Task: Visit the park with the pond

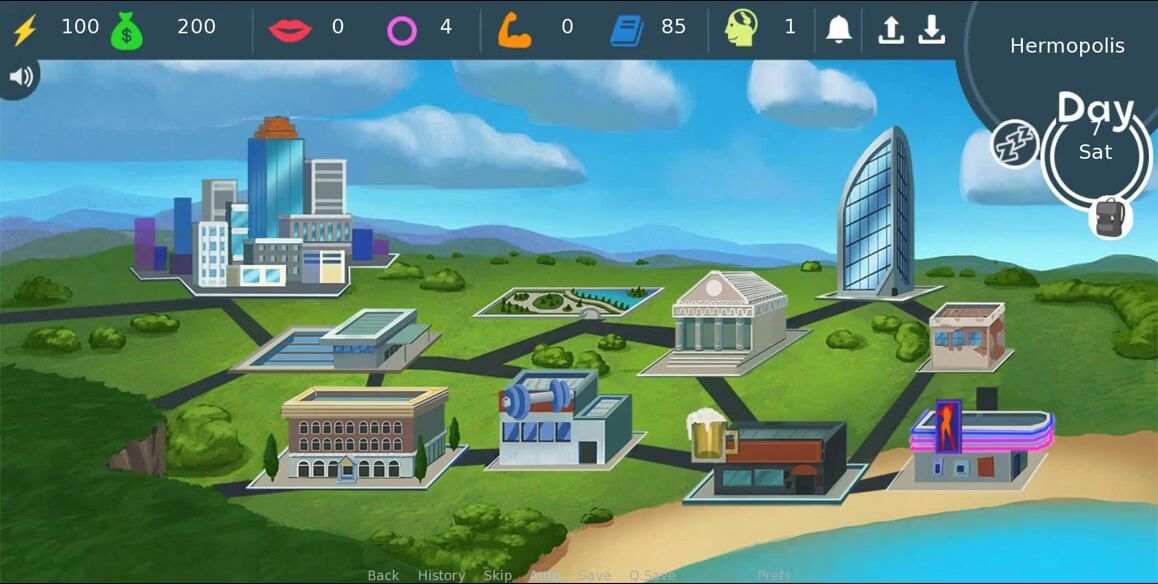Action: pyautogui.click(x=567, y=300)
